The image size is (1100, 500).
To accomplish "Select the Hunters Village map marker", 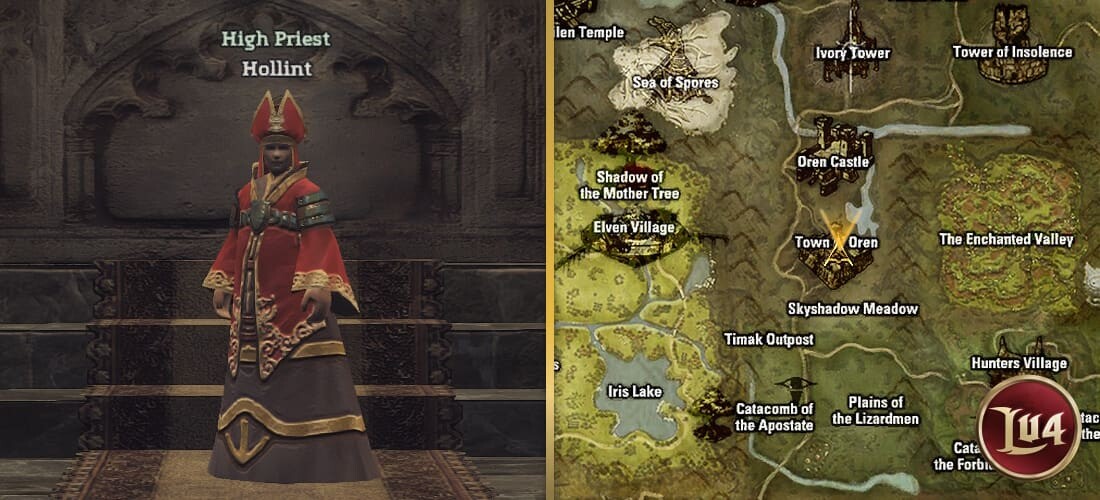I will pos(1019,363).
